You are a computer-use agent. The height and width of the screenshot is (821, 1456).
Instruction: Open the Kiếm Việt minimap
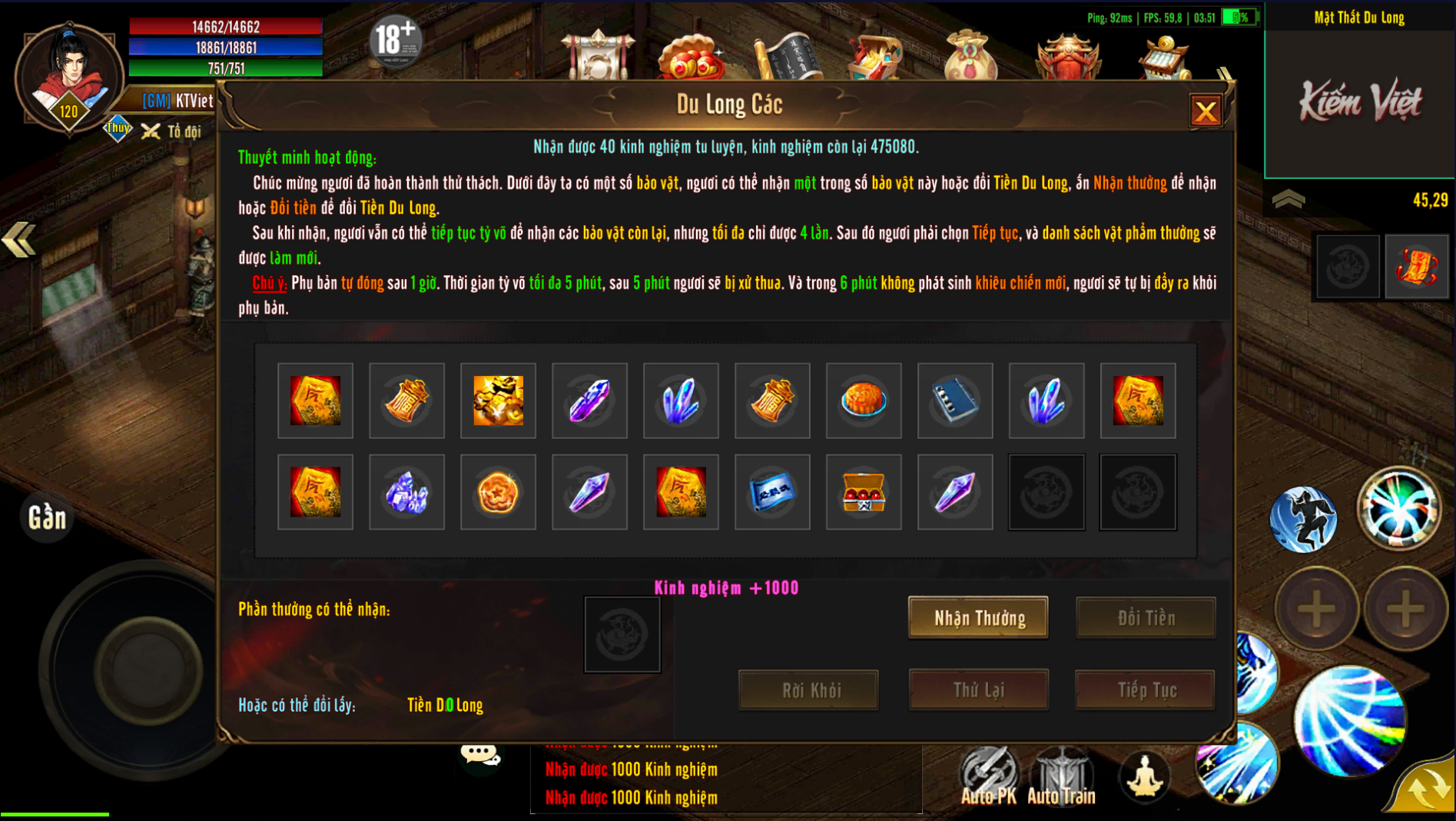1359,101
